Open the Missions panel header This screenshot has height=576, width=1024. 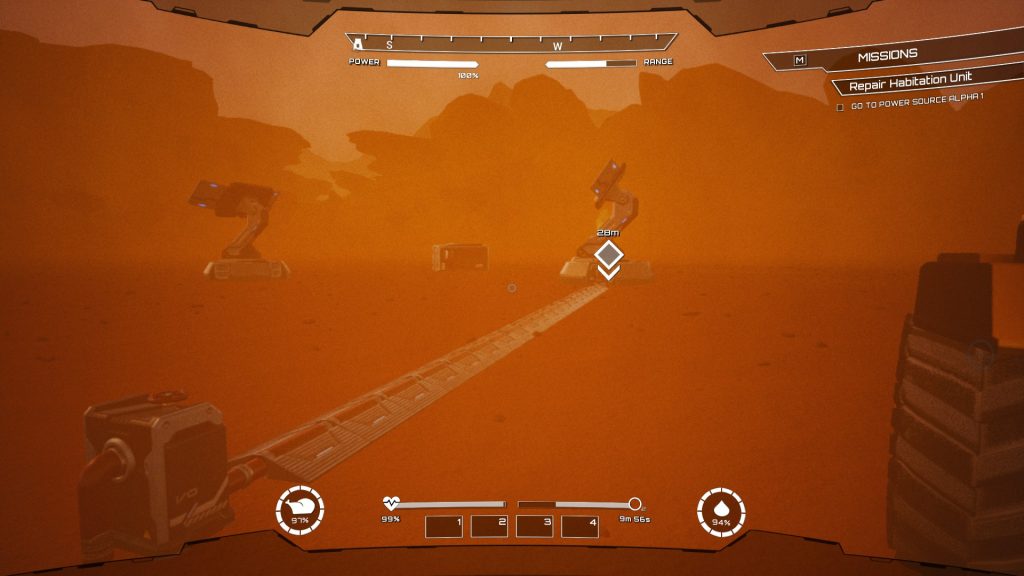(x=887, y=57)
